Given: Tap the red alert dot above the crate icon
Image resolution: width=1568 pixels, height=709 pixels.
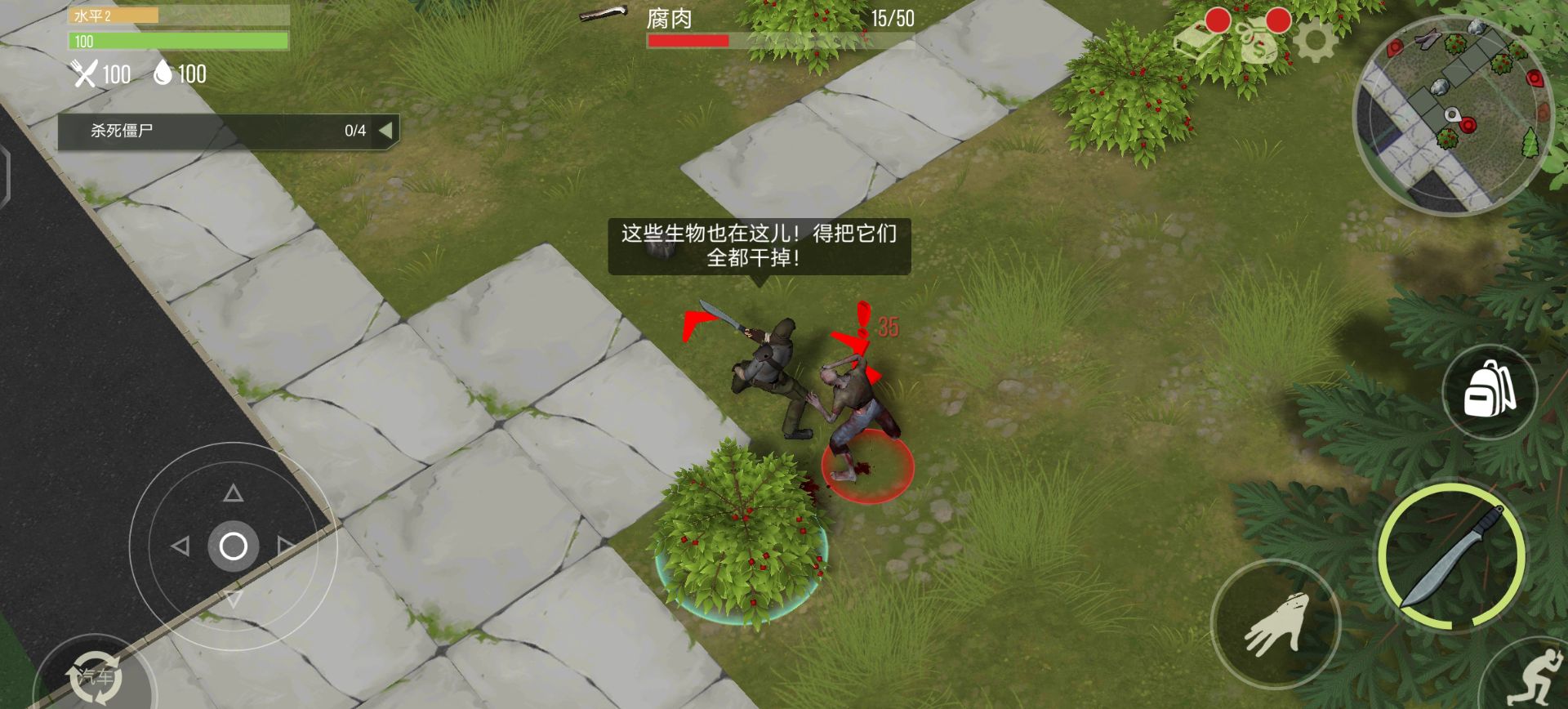Looking at the screenshot, I should click(1218, 20).
